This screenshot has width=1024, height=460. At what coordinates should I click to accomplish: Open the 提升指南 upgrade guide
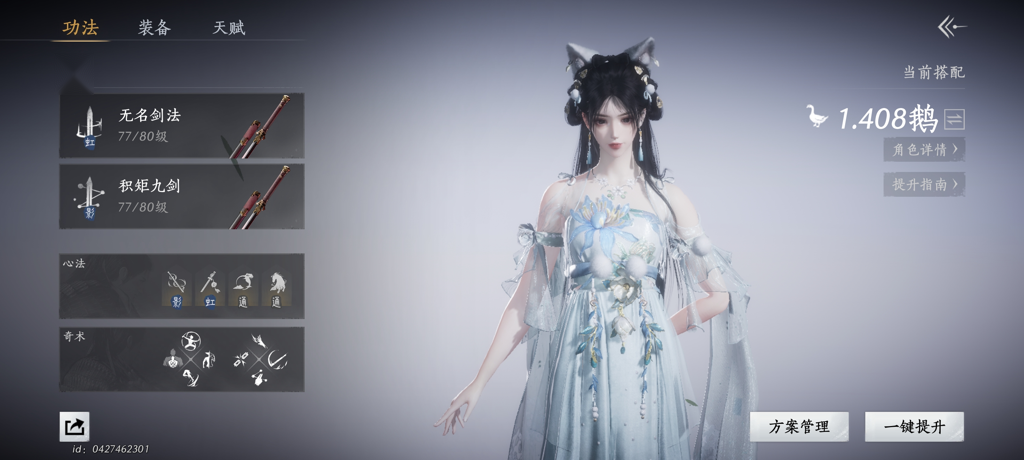click(924, 185)
